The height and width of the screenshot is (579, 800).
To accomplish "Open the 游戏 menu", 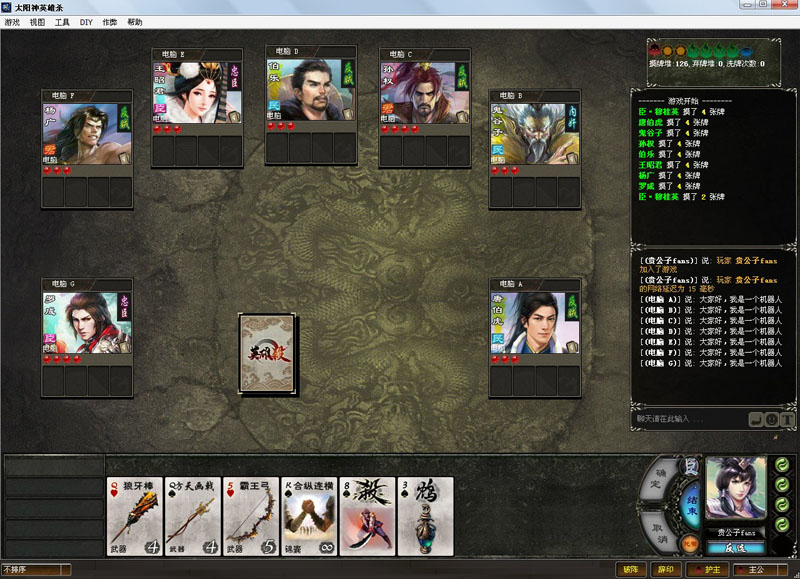I will tap(12, 21).
